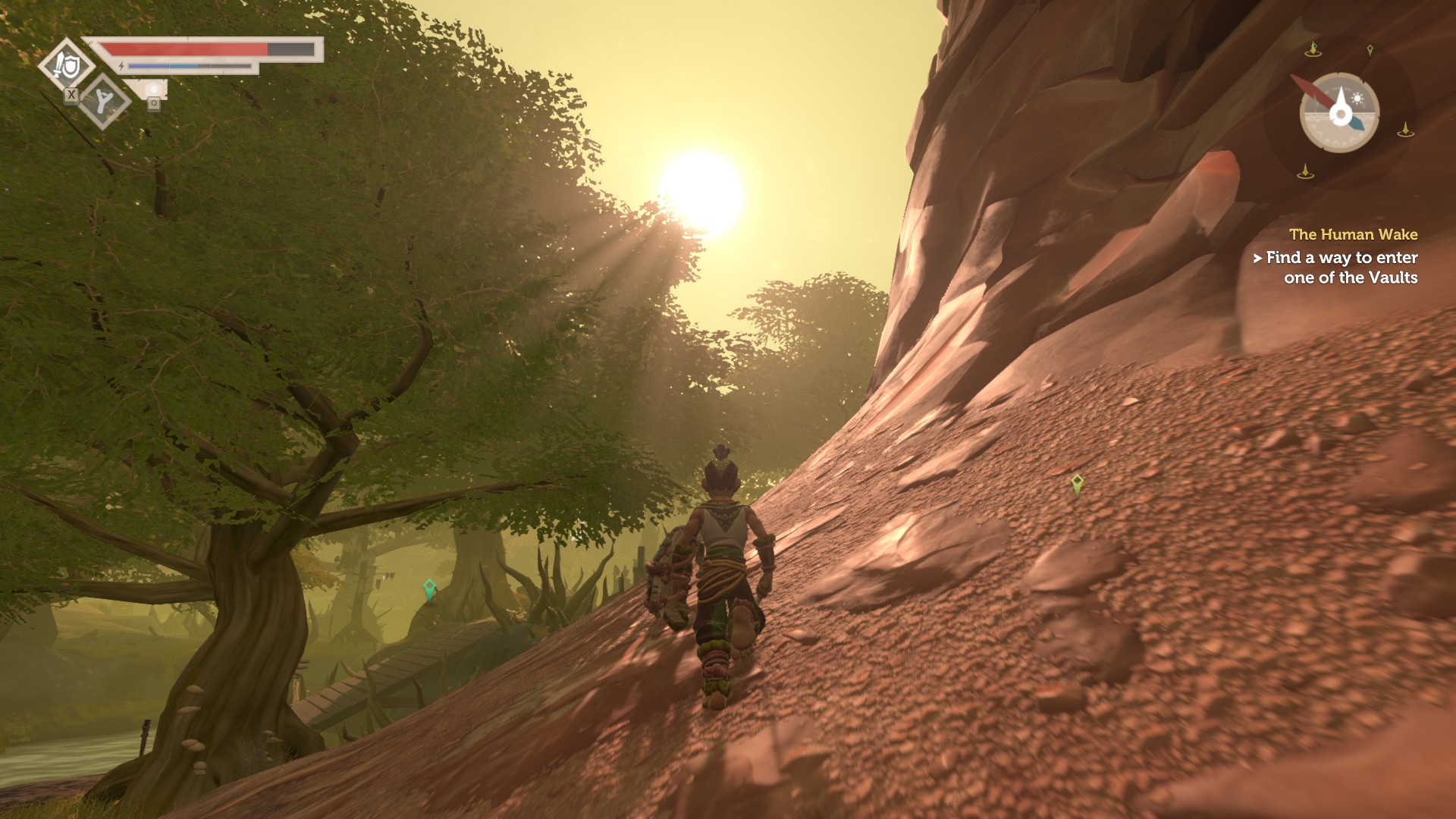Select the slingshot weapon icon
The height and width of the screenshot is (819, 1456).
tap(104, 101)
